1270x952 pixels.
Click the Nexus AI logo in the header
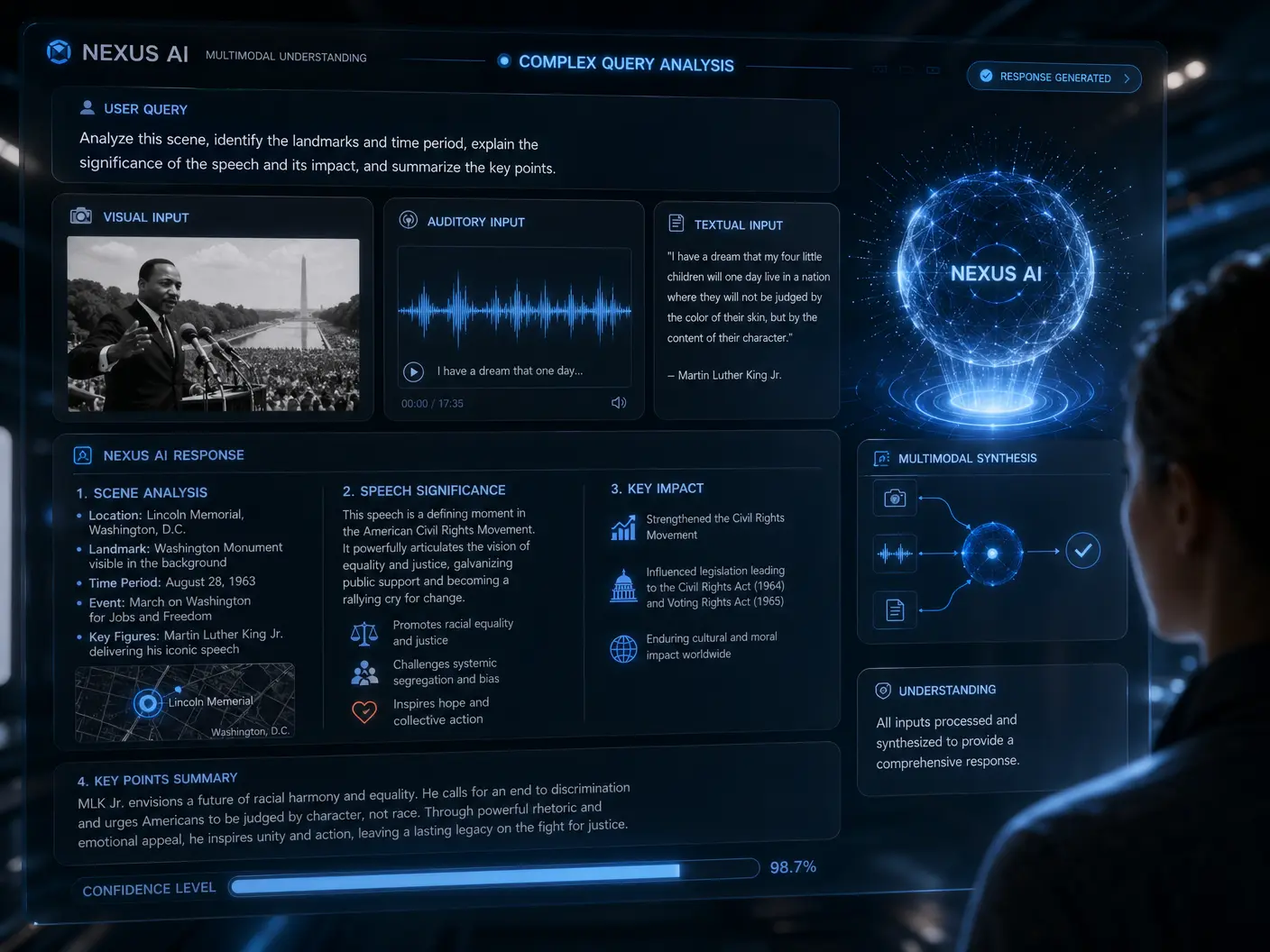tap(60, 52)
